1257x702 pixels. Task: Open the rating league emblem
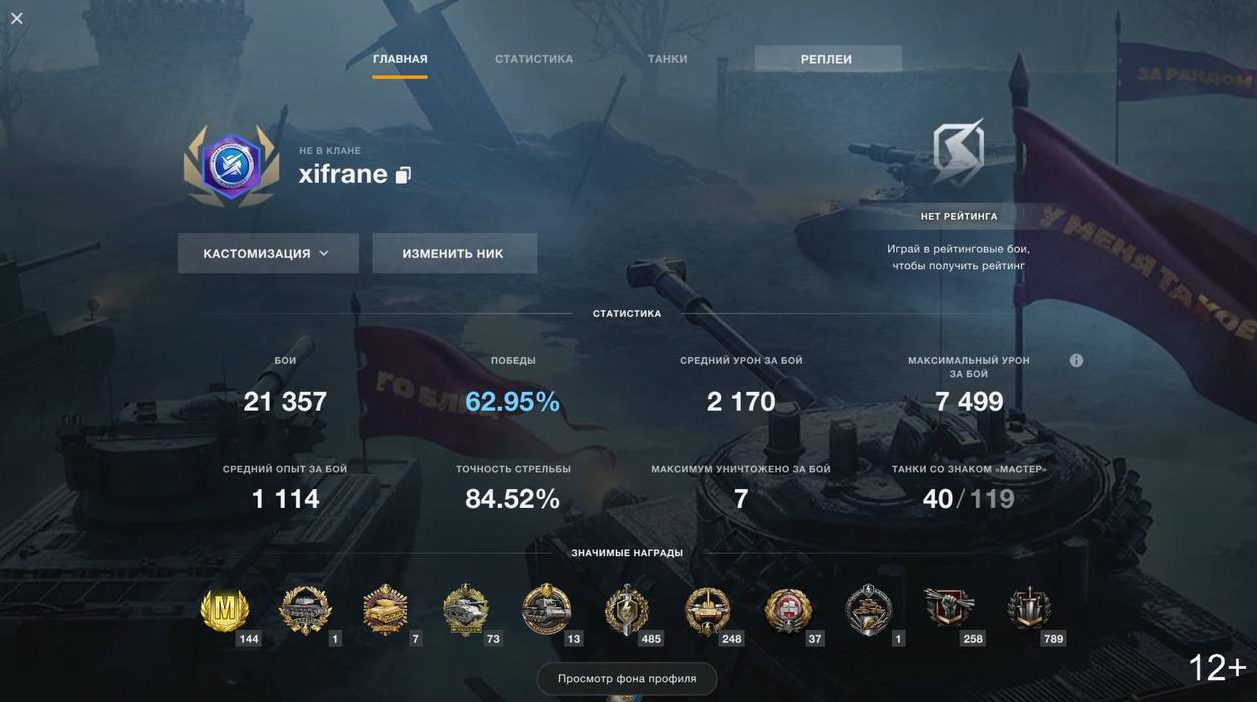(x=958, y=152)
